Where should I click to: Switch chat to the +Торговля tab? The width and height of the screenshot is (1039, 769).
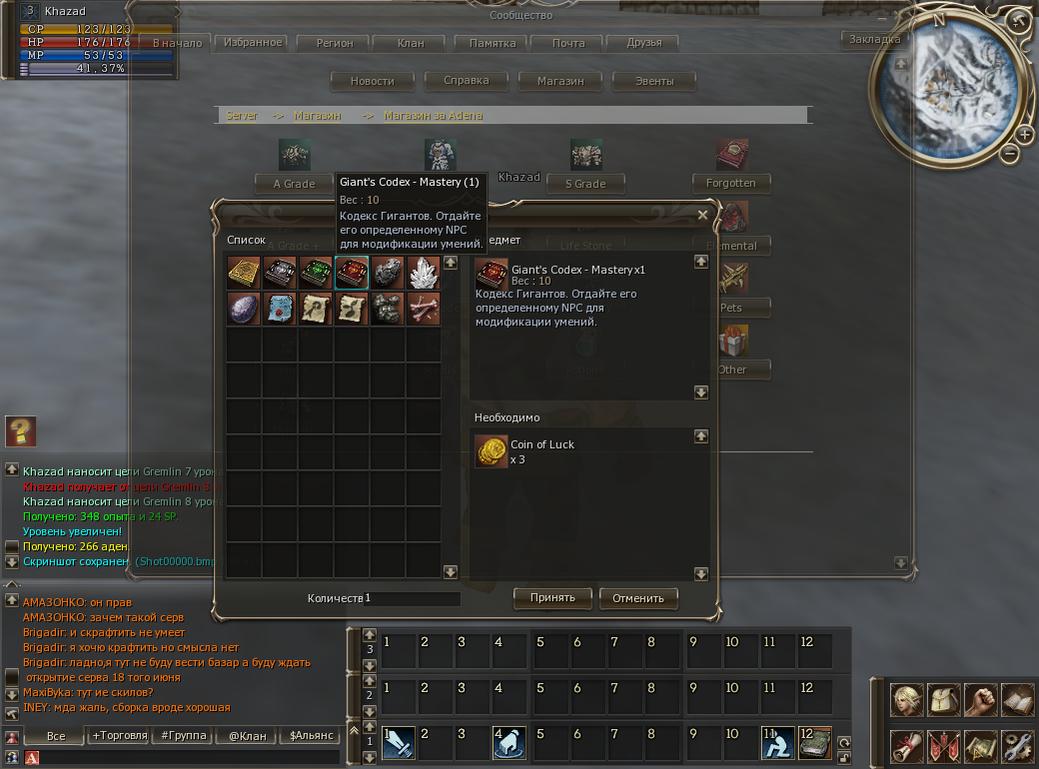[117, 736]
